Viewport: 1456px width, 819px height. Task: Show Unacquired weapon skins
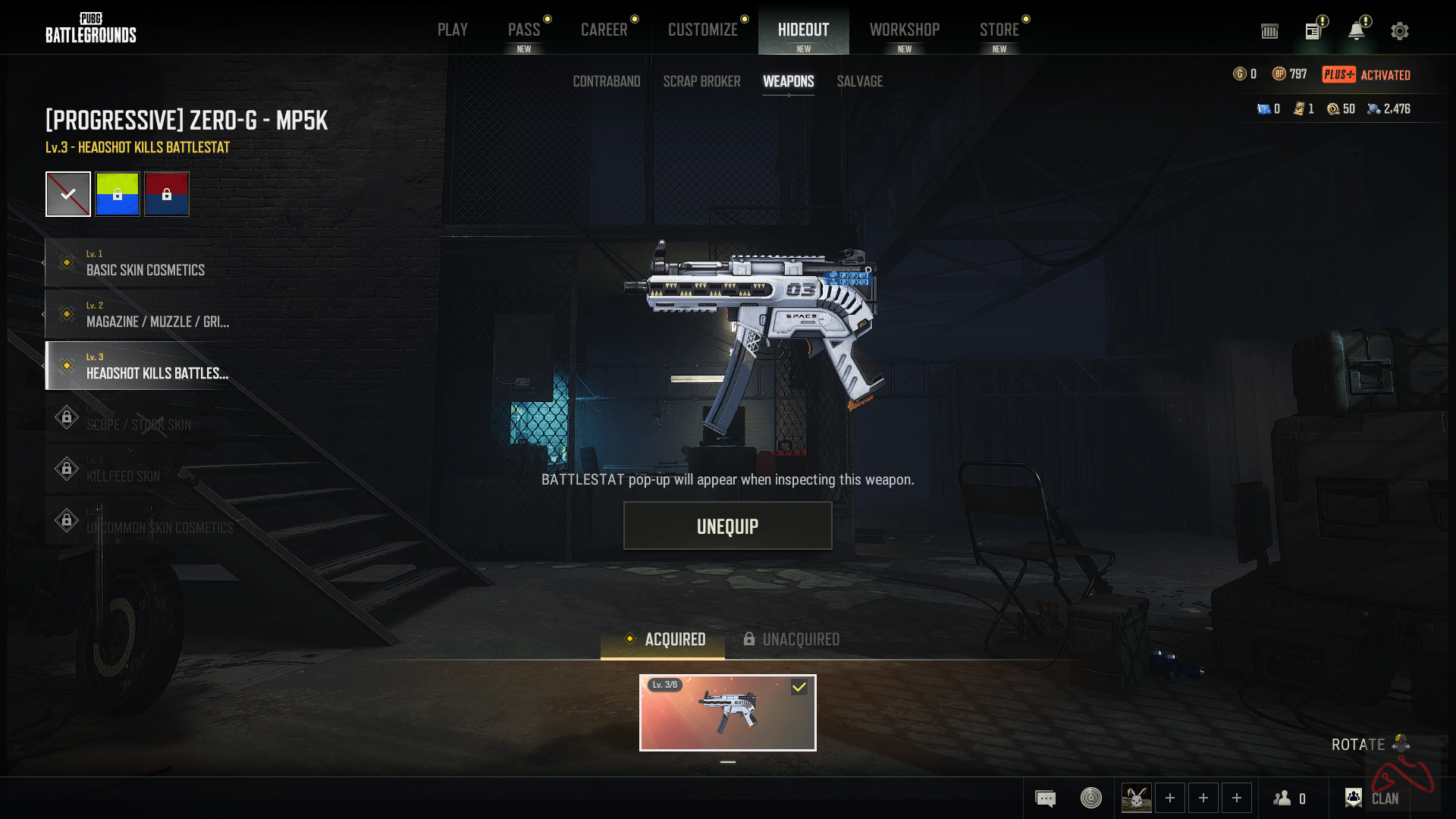[x=791, y=639]
